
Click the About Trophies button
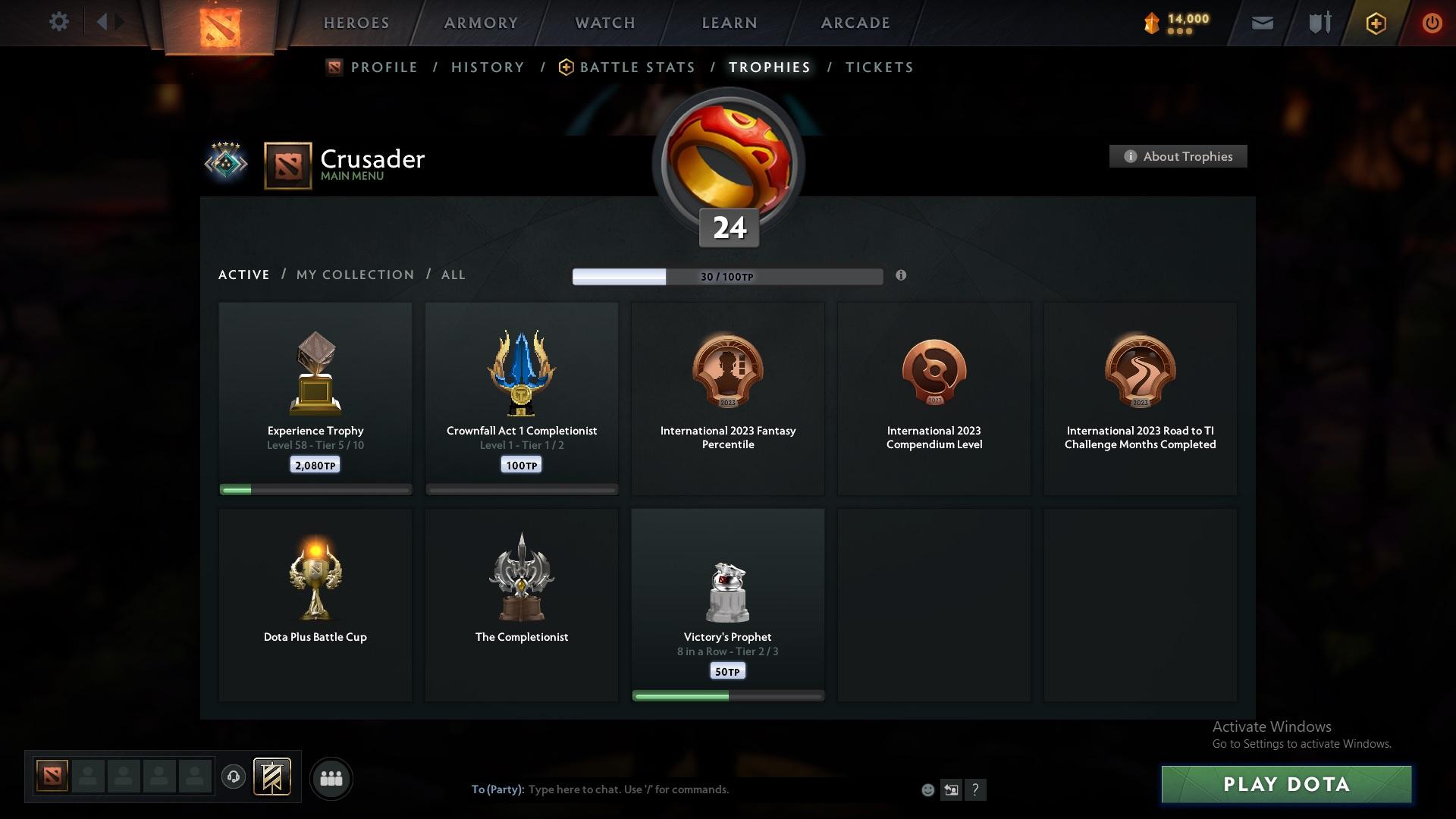click(1177, 156)
